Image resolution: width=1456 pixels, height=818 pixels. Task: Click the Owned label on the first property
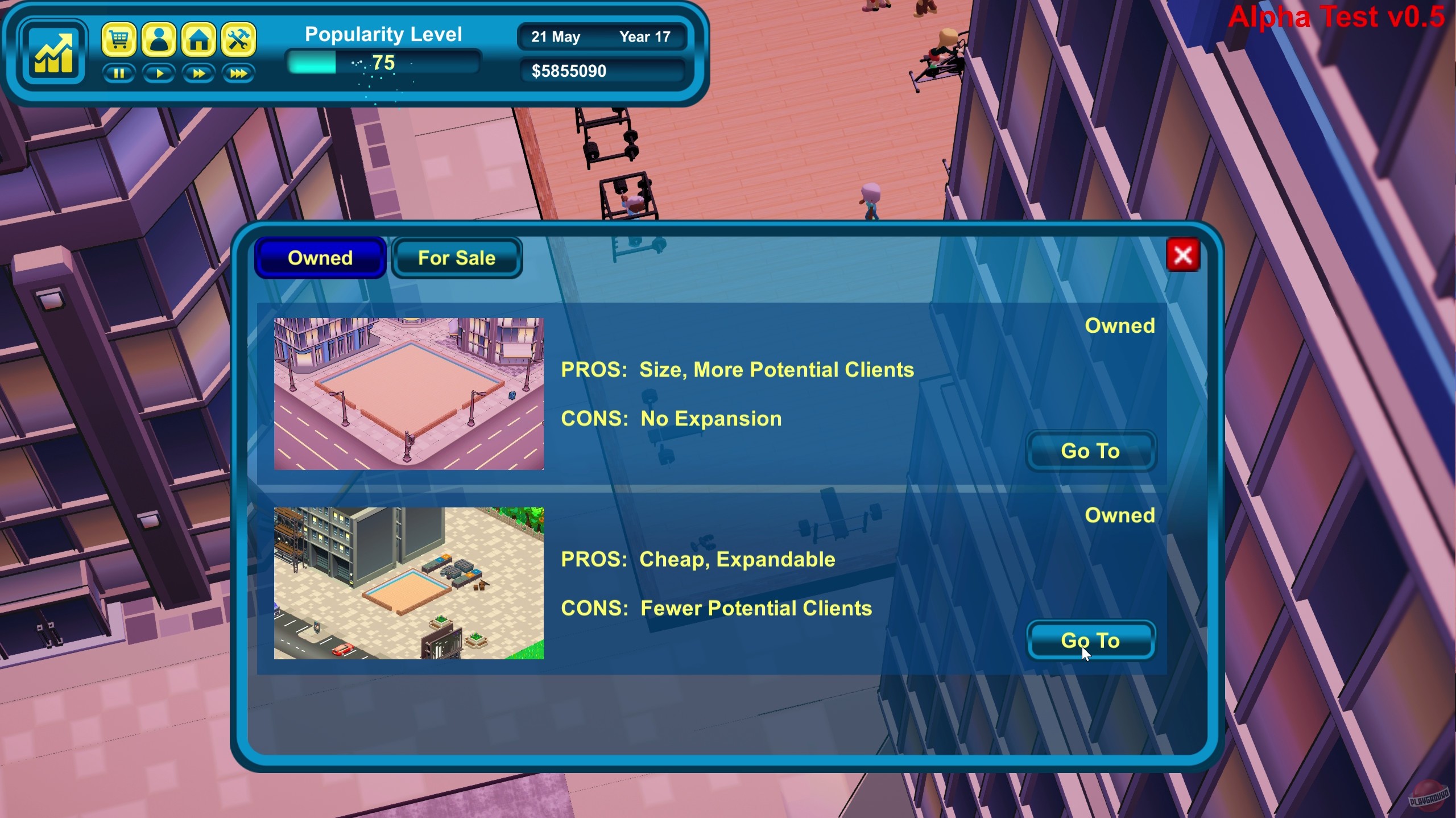1120,325
